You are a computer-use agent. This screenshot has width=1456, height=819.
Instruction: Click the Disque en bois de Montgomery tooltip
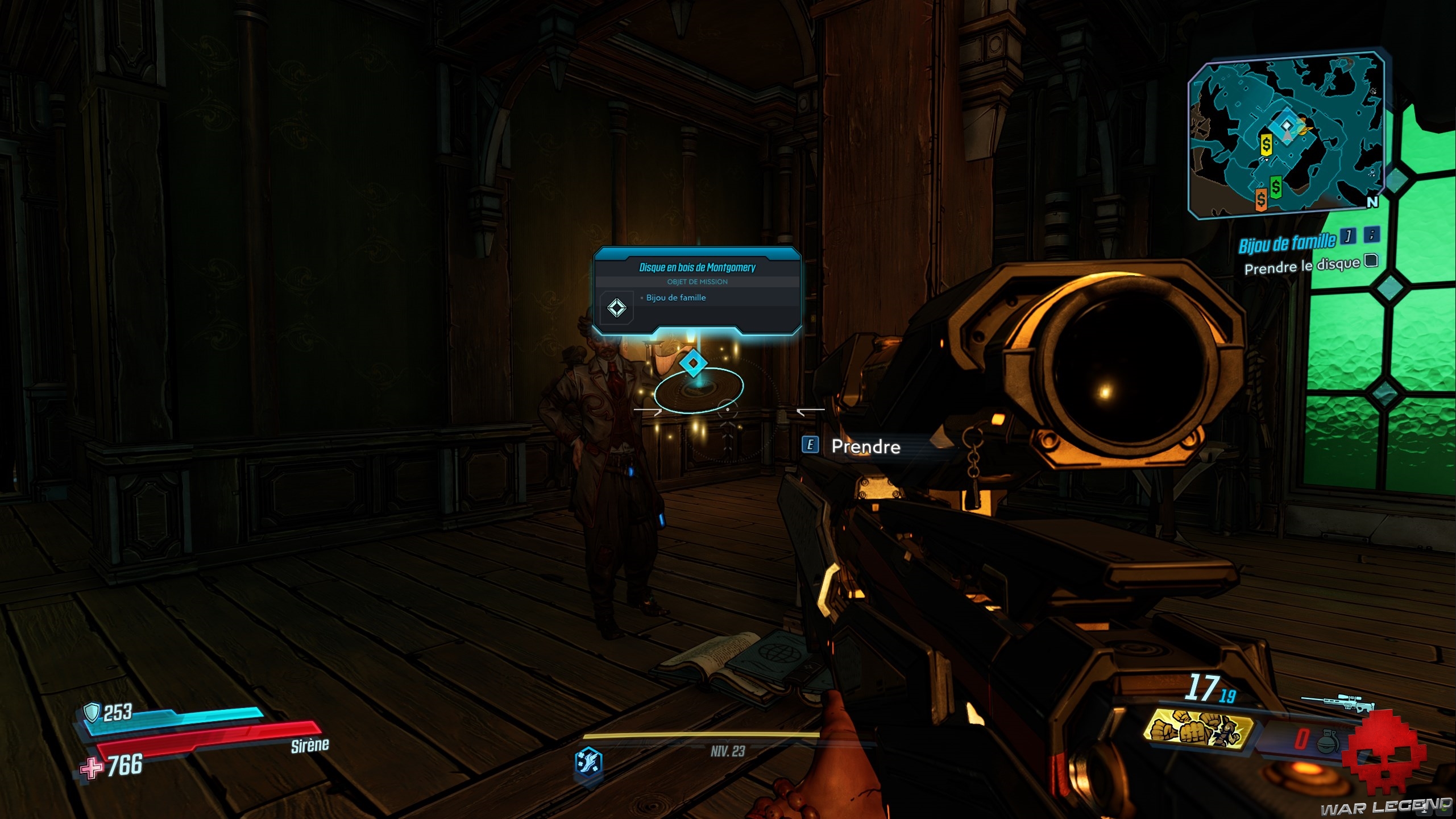[697, 290]
